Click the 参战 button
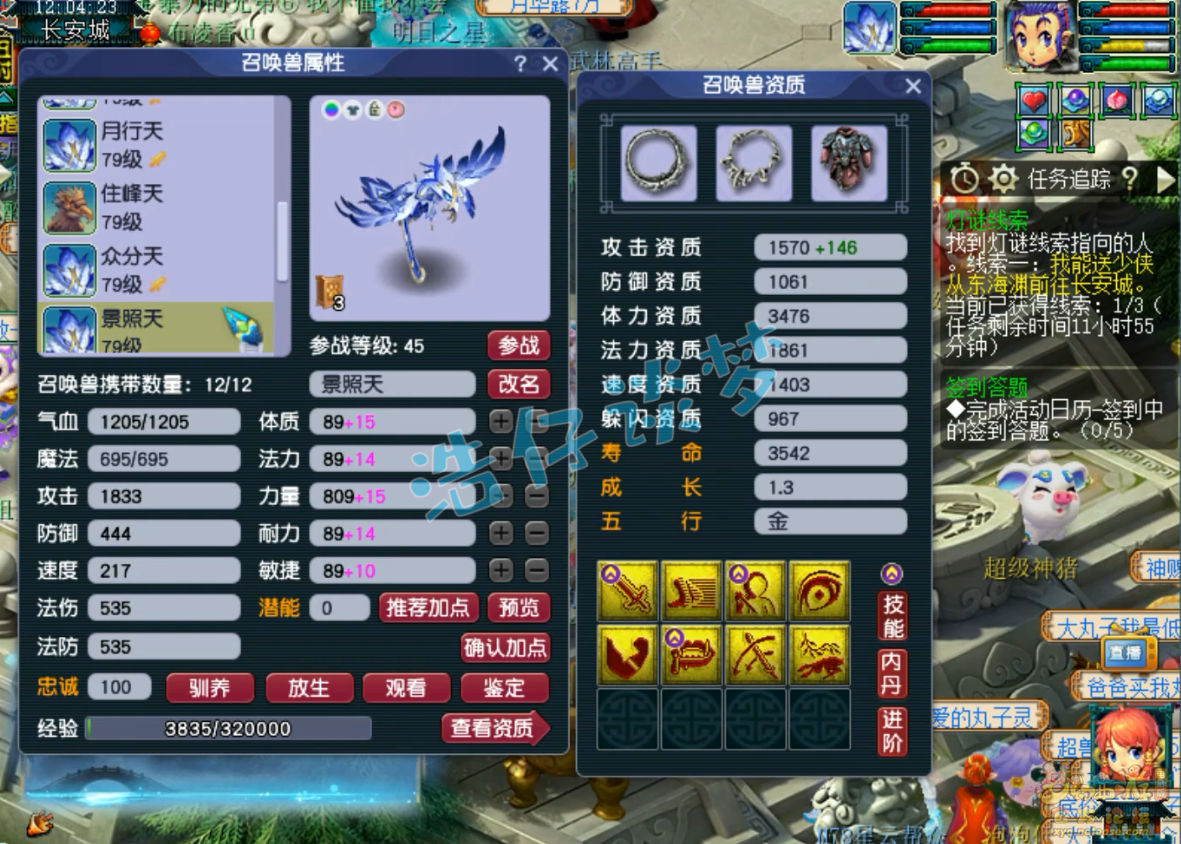 [x=519, y=346]
